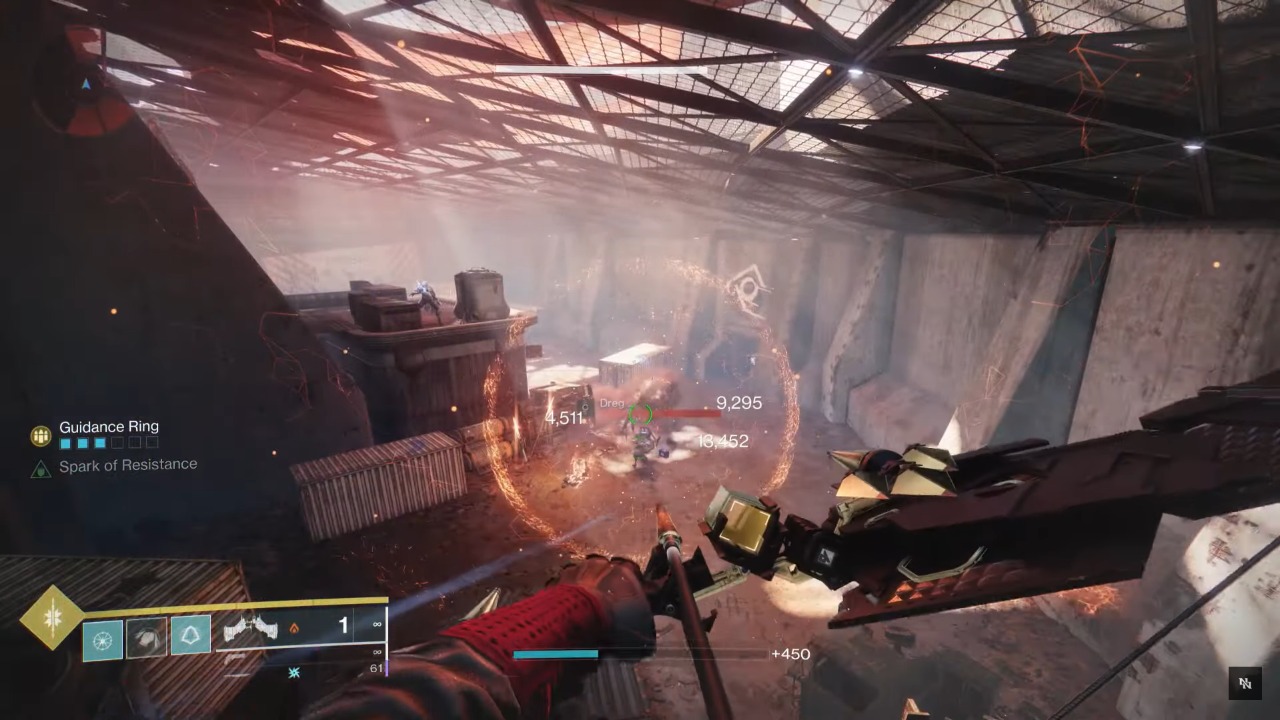Click the Guidance Ring buff icon

[41, 435]
